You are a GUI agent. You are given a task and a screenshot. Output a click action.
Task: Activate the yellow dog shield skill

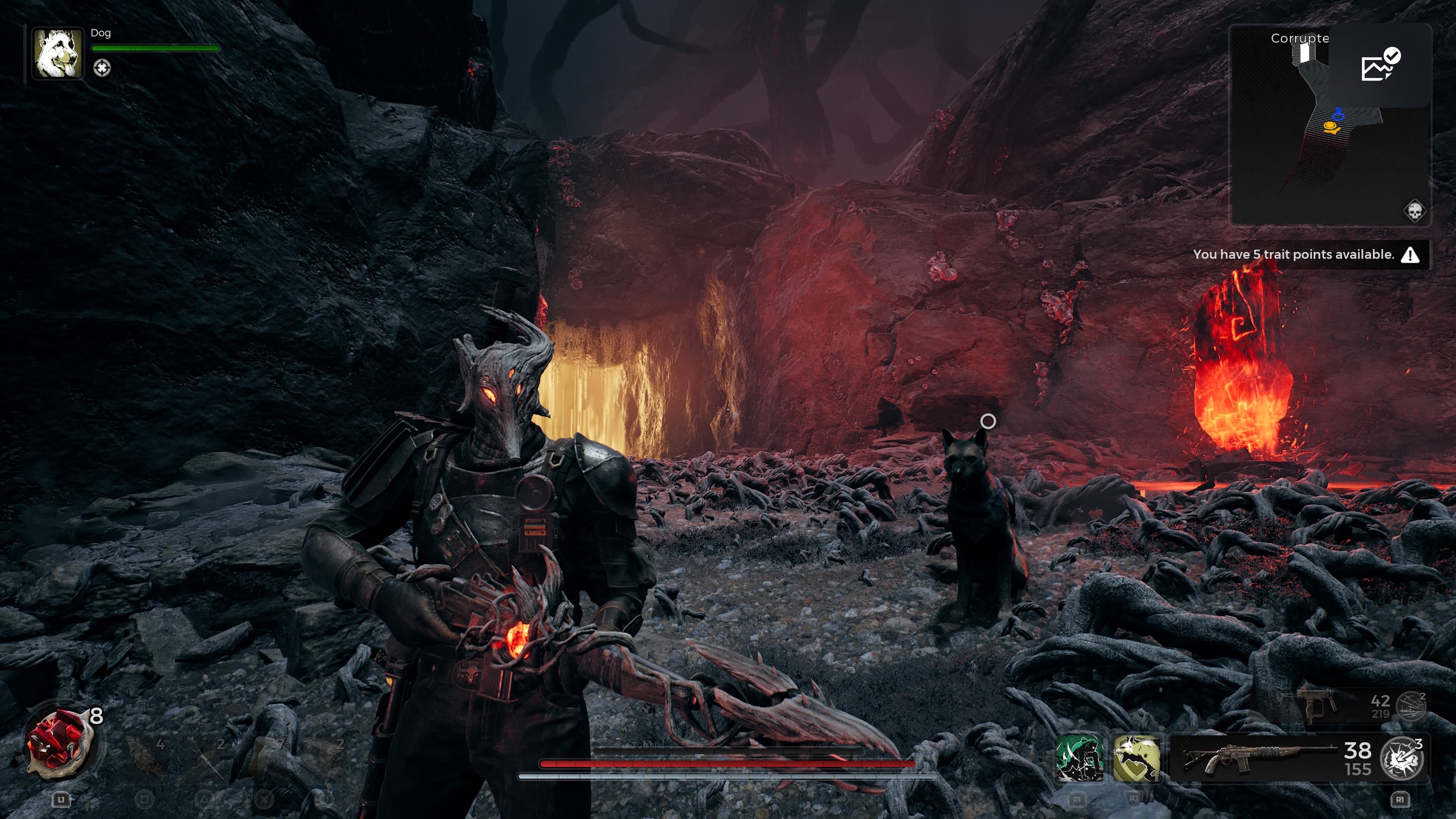(1136, 758)
